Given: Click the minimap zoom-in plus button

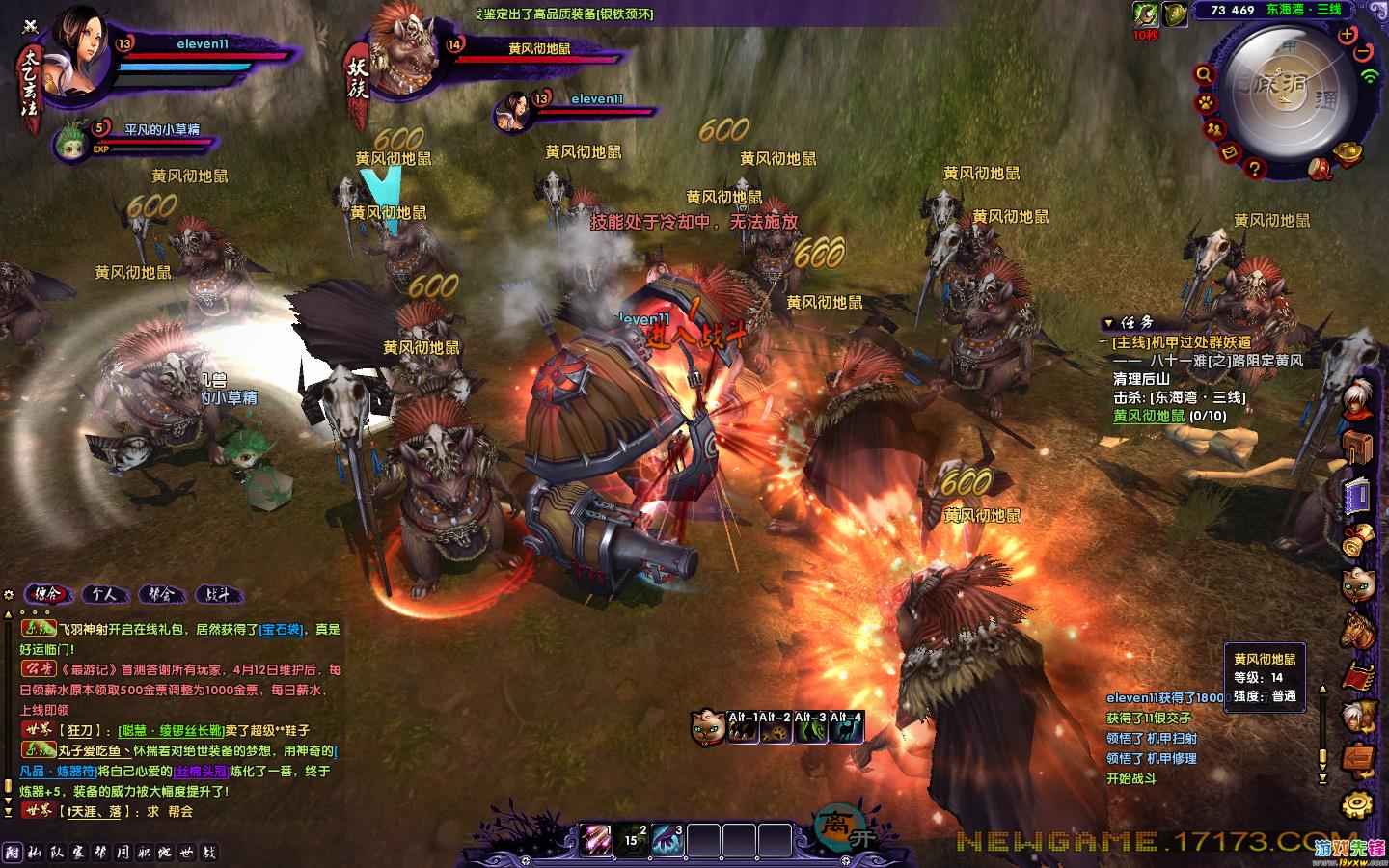Looking at the screenshot, I should click(1347, 34).
